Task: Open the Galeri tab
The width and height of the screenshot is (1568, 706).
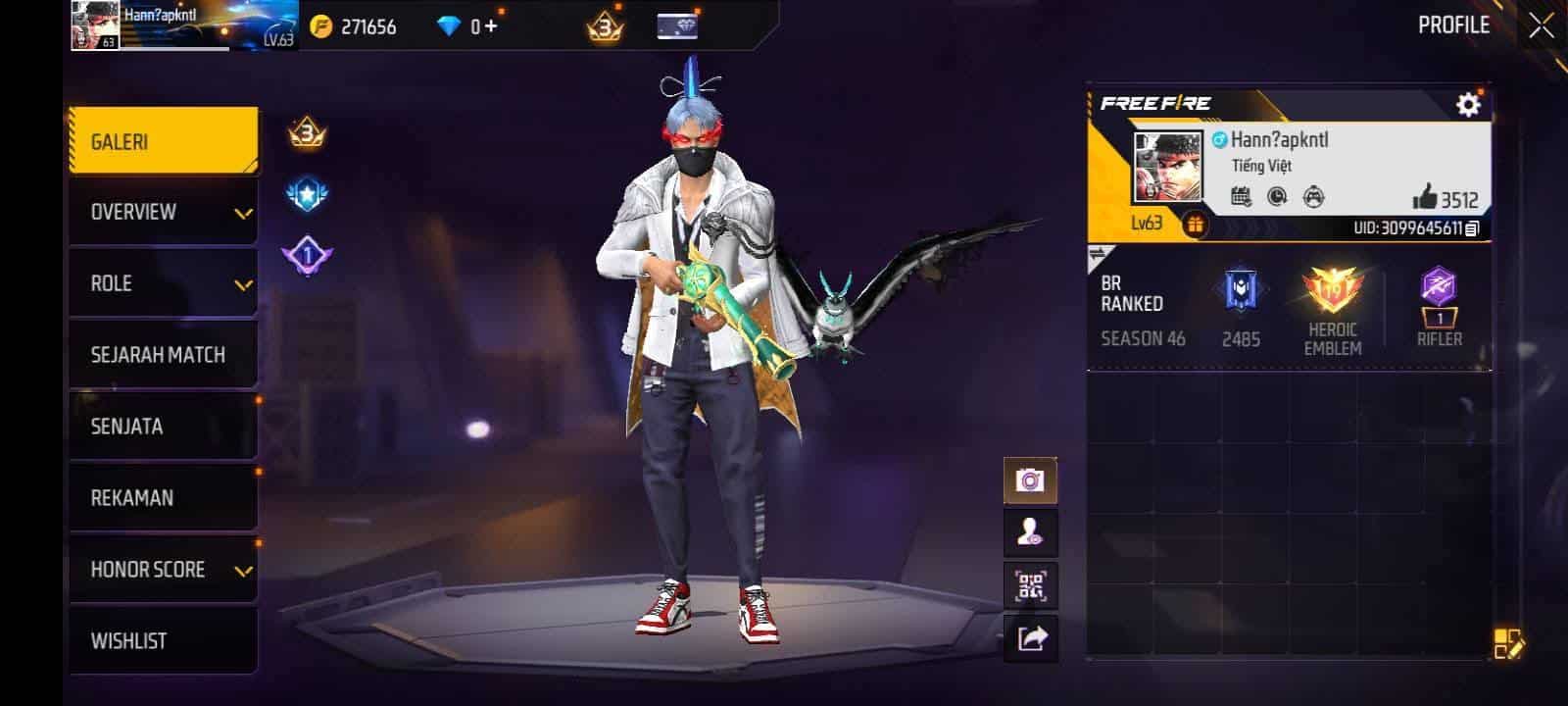Action: pyautogui.click(x=163, y=141)
